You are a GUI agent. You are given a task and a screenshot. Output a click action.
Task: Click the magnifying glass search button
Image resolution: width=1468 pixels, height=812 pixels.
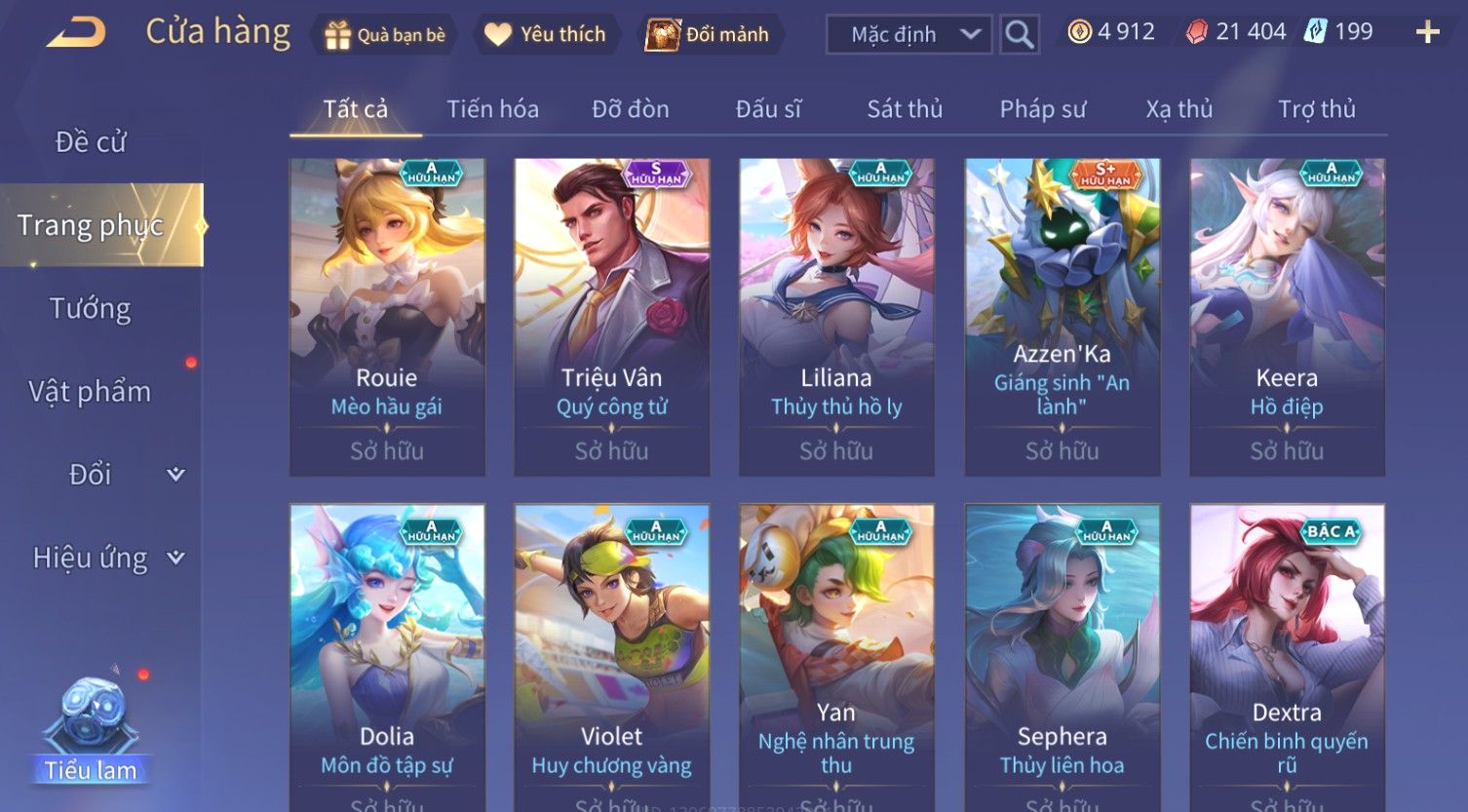[x=1019, y=35]
